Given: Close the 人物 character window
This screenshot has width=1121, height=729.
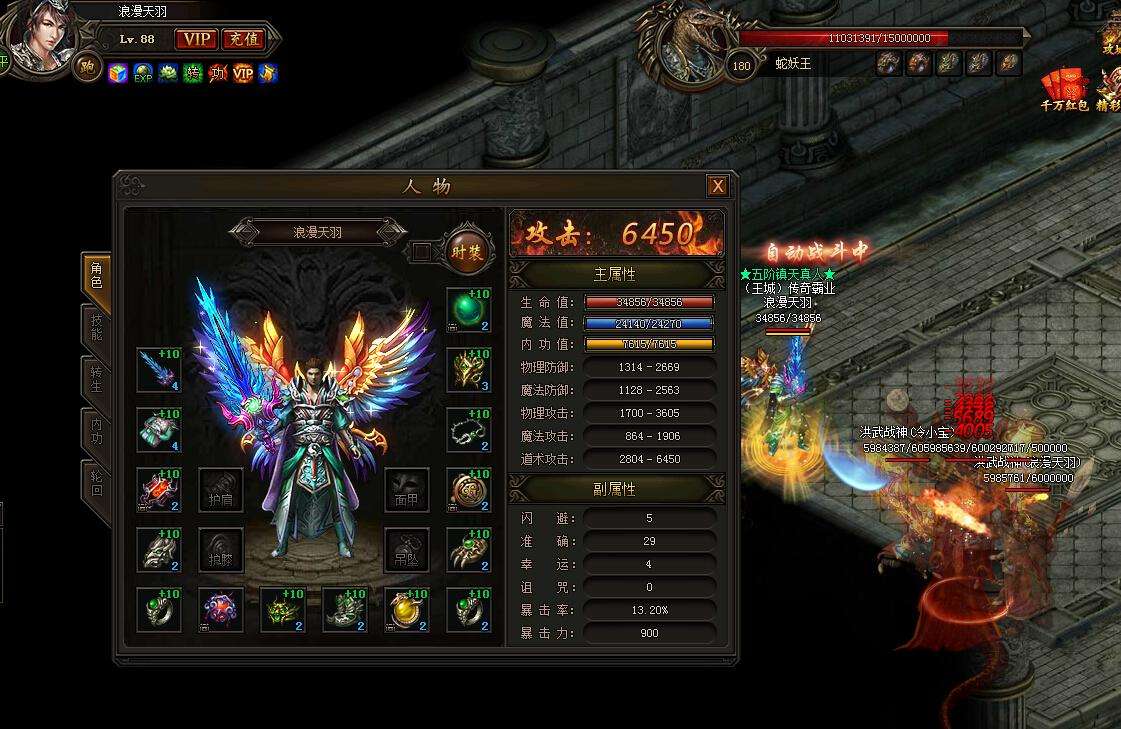Looking at the screenshot, I should [717, 186].
